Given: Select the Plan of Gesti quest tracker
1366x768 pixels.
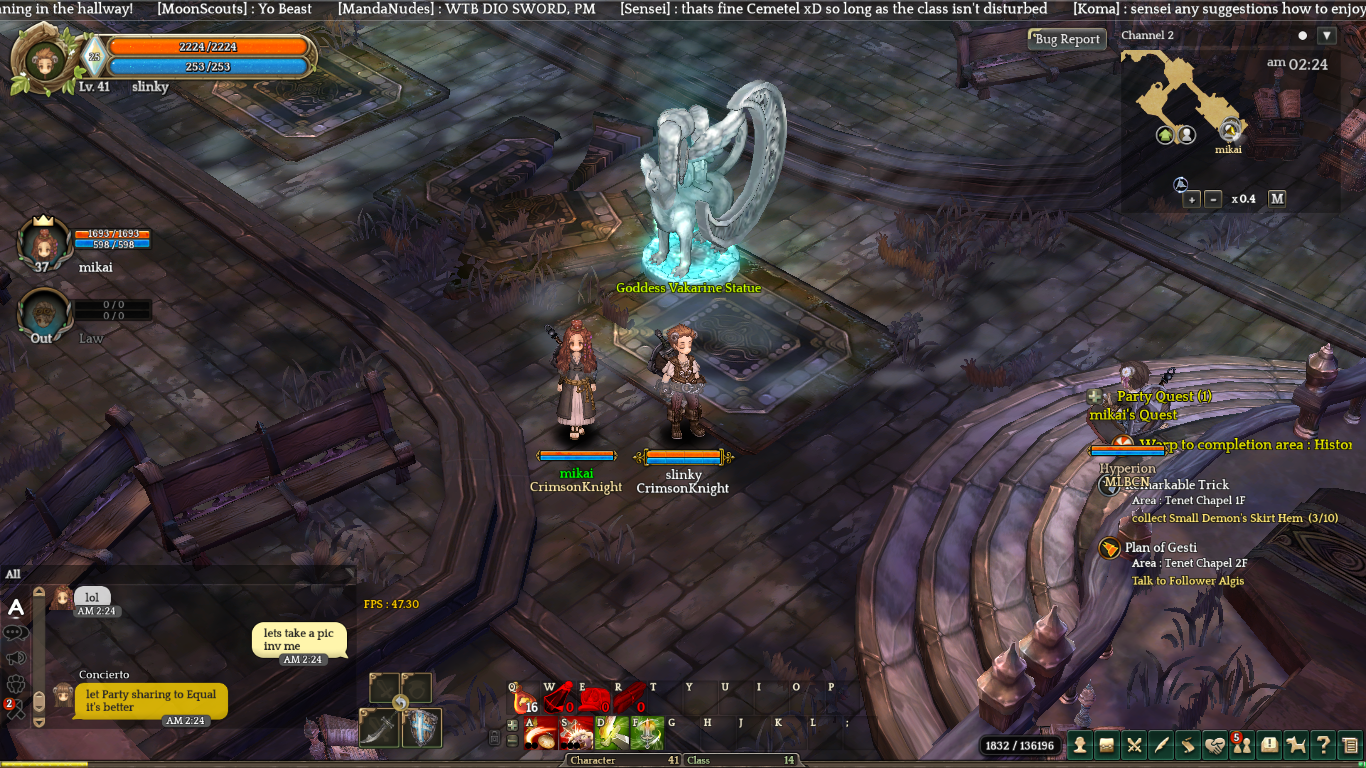Looking at the screenshot, I should point(1160,547).
